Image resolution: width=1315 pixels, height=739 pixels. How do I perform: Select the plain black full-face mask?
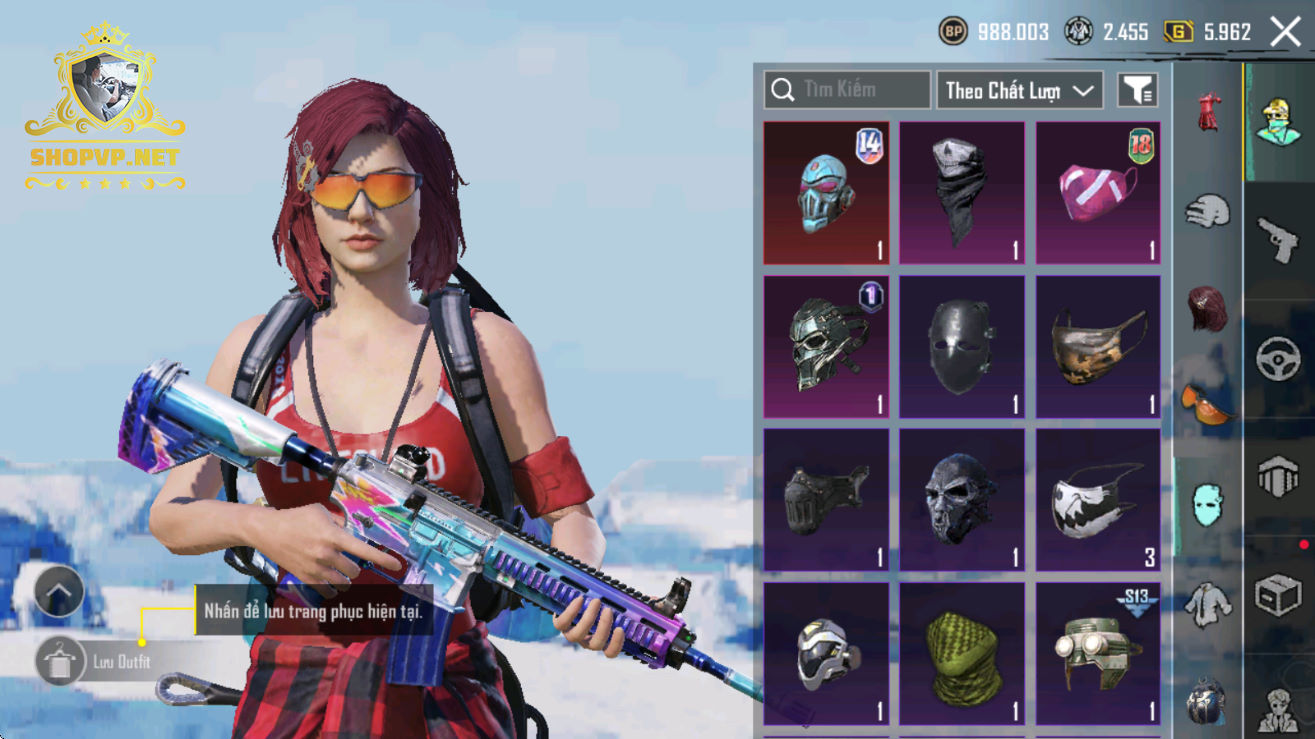tap(962, 346)
